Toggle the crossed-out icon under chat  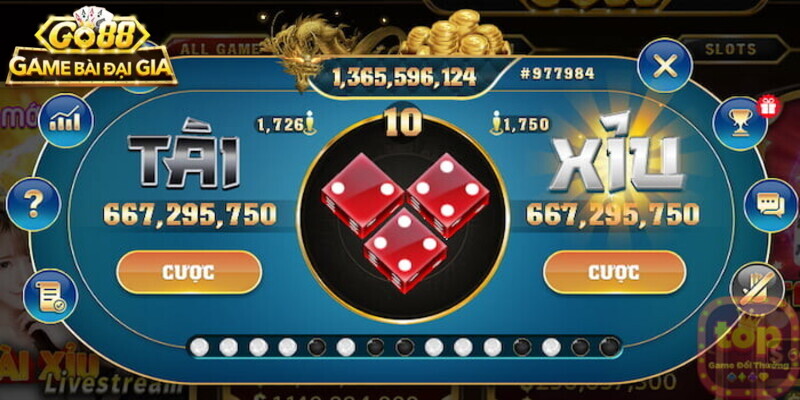point(757,289)
